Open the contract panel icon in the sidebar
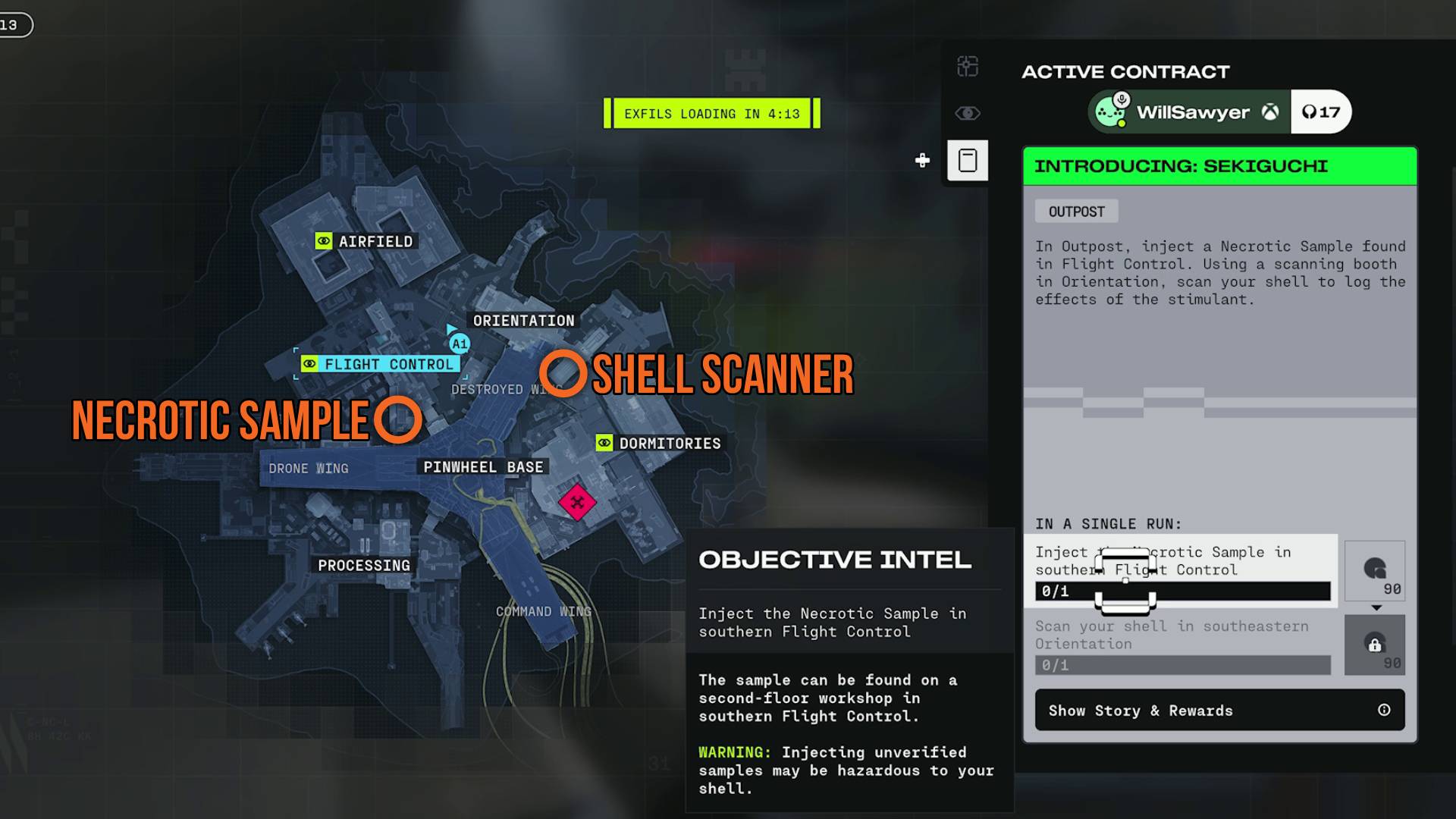 coord(967,160)
